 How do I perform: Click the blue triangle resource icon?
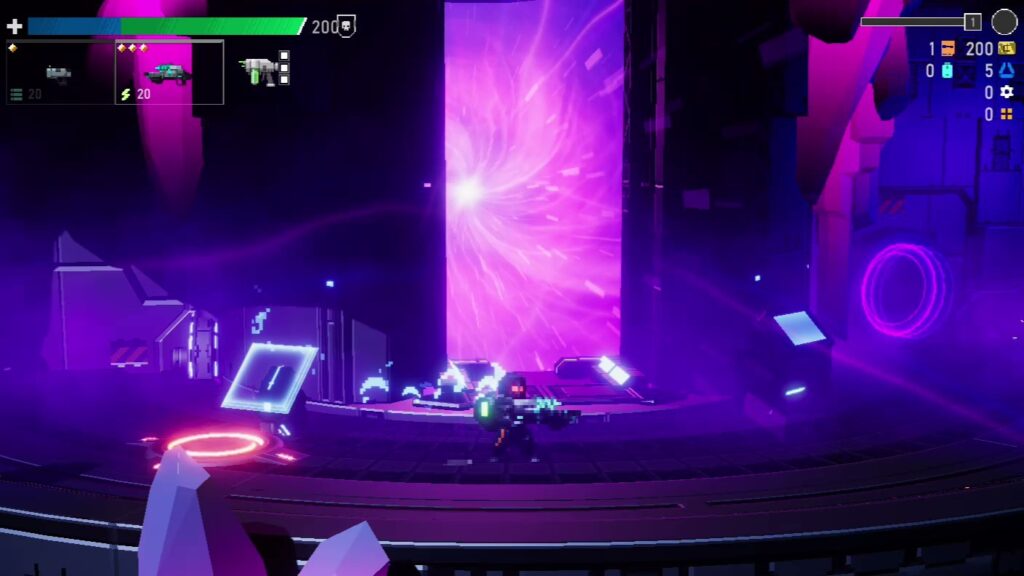coord(1006,71)
